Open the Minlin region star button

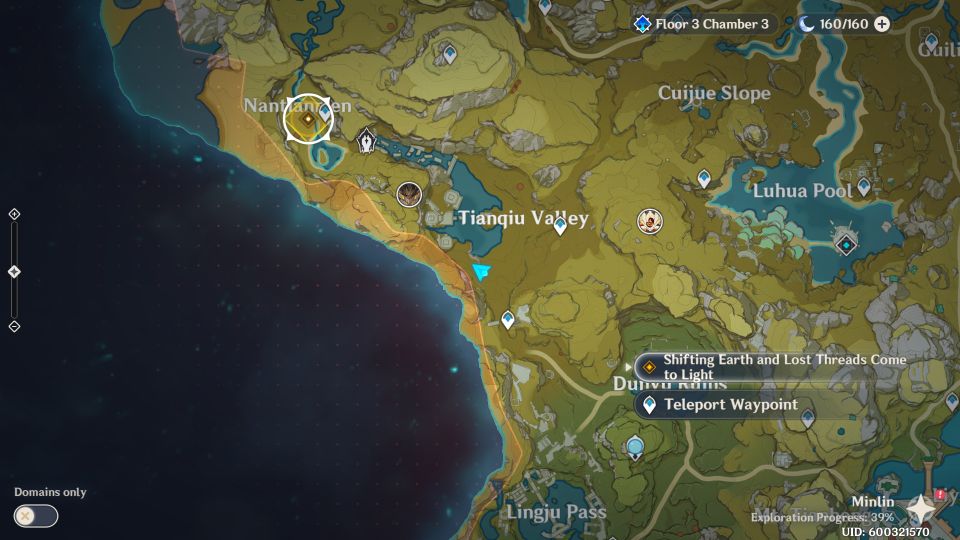pos(921,510)
